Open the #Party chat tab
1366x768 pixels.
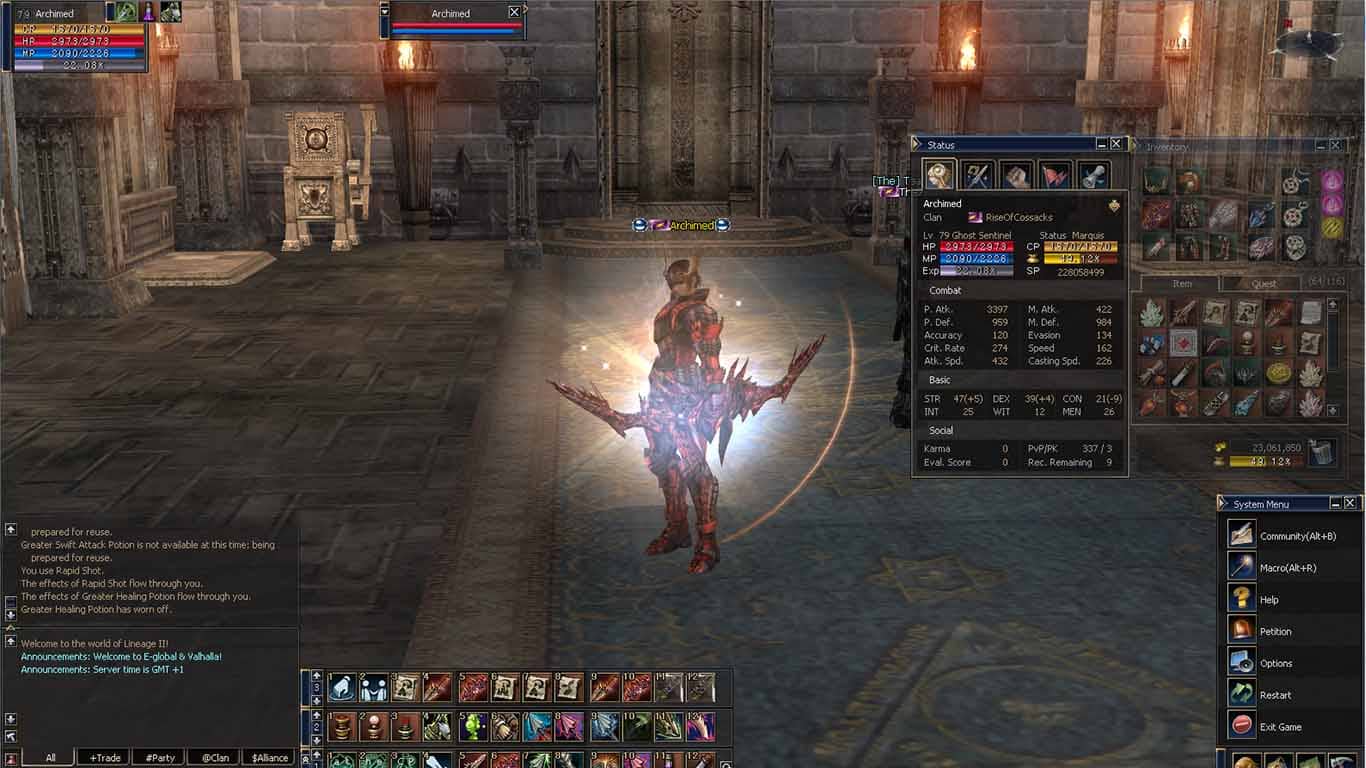point(159,757)
